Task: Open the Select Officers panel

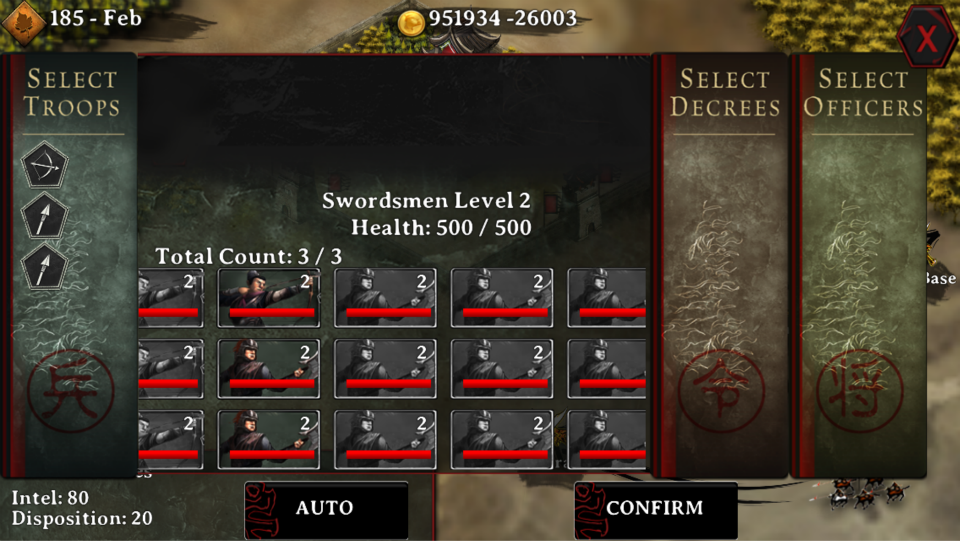Action: 863,93
